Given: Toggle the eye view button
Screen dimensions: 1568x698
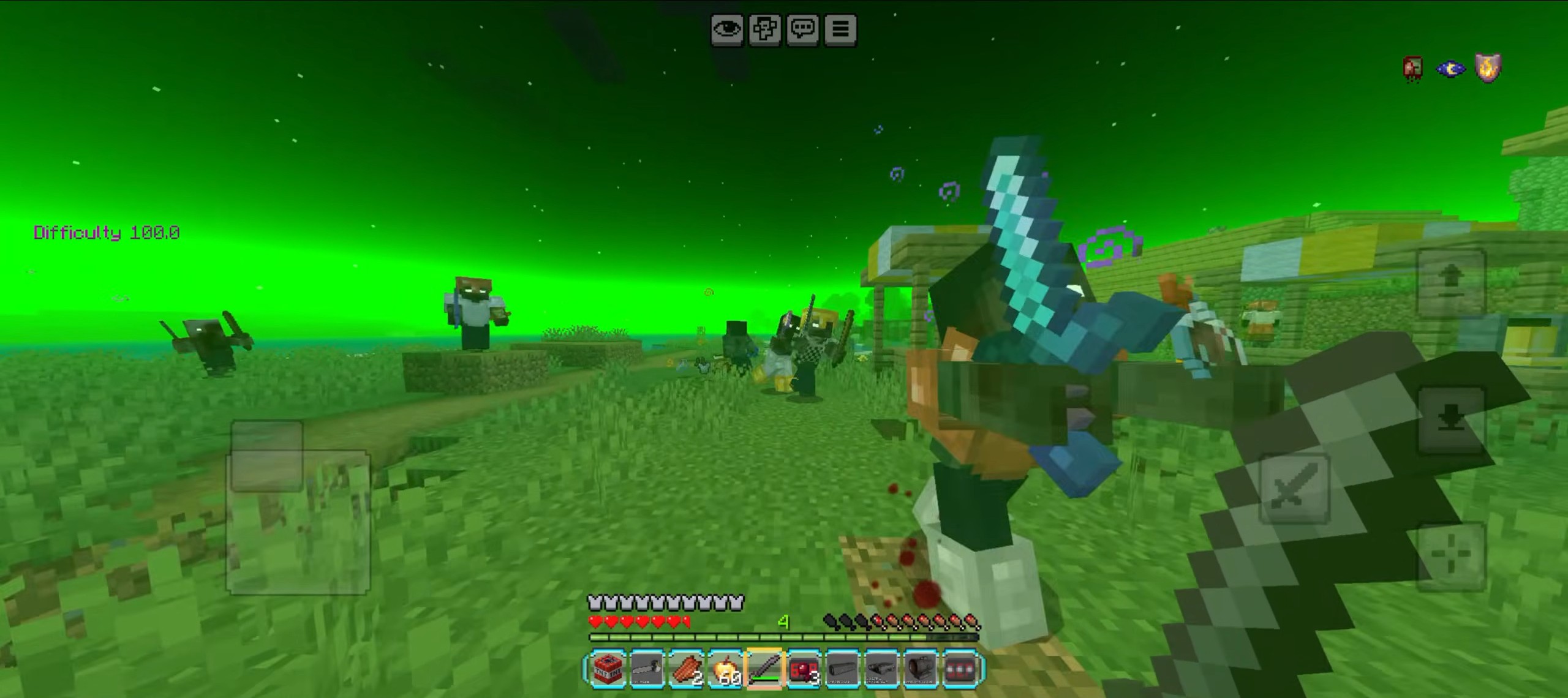Looking at the screenshot, I should click(x=727, y=29).
